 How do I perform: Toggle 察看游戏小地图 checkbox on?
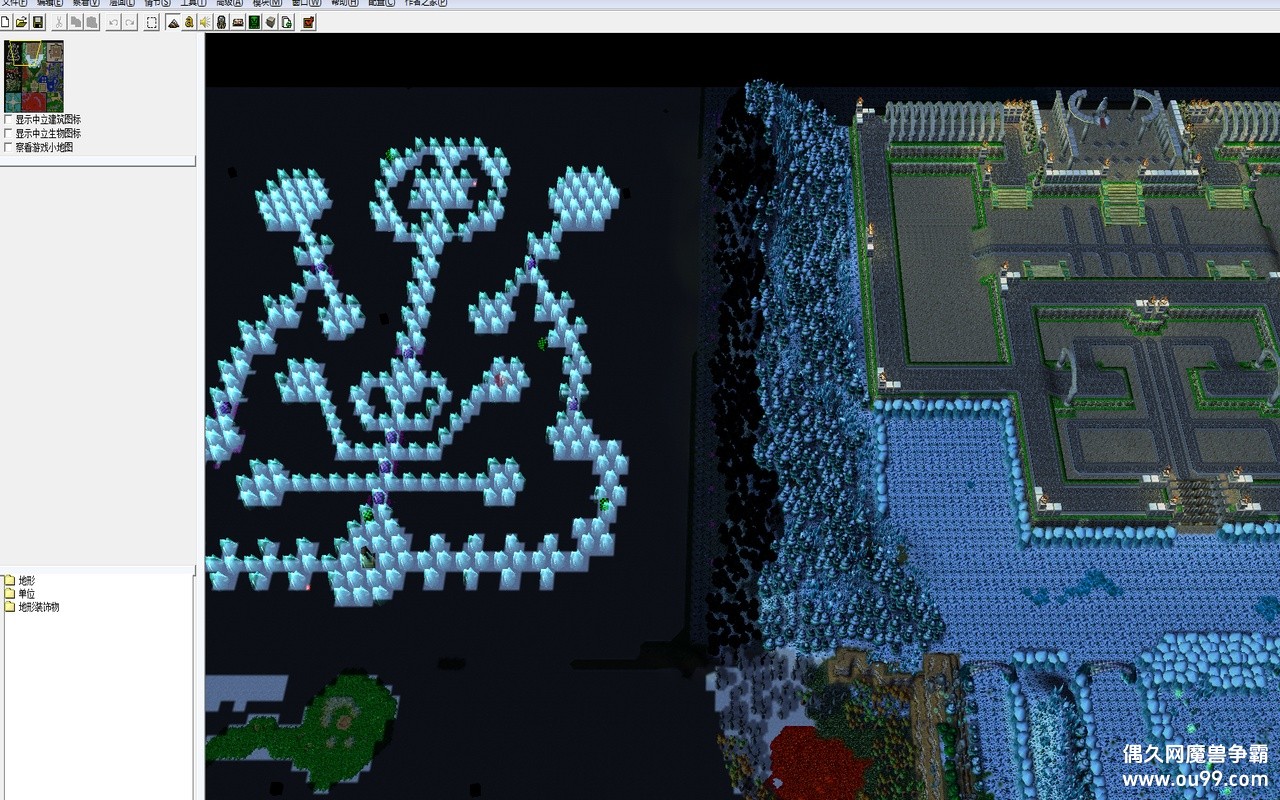[x=6, y=146]
